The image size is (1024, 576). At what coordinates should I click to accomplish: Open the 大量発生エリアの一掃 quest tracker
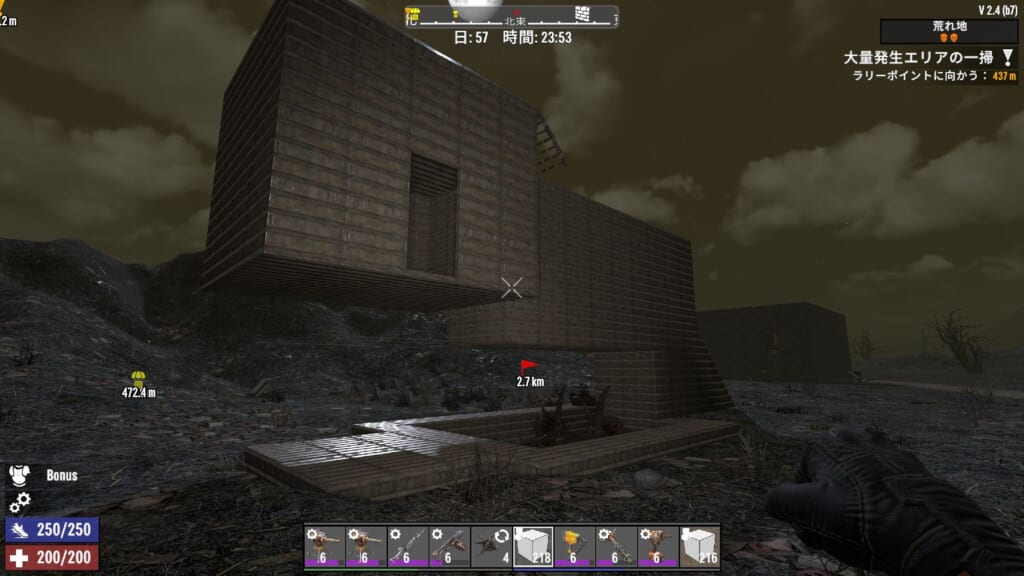[x=919, y=58]
